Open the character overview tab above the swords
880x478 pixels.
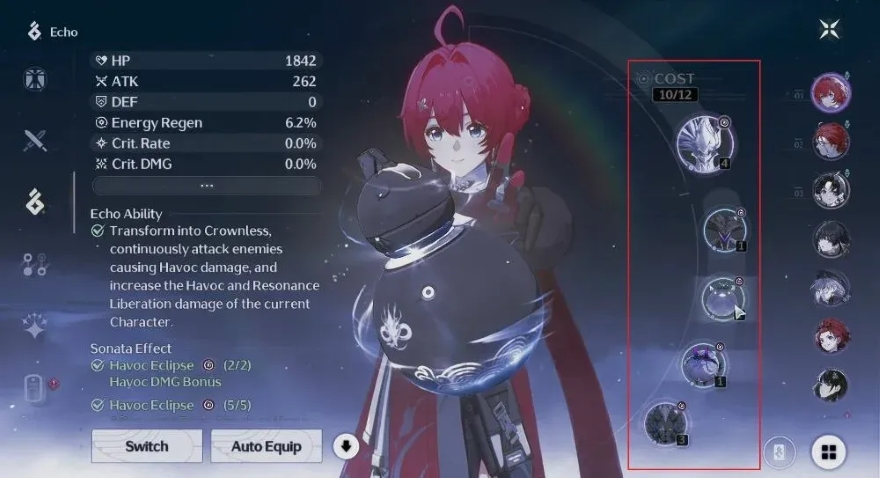35,79
